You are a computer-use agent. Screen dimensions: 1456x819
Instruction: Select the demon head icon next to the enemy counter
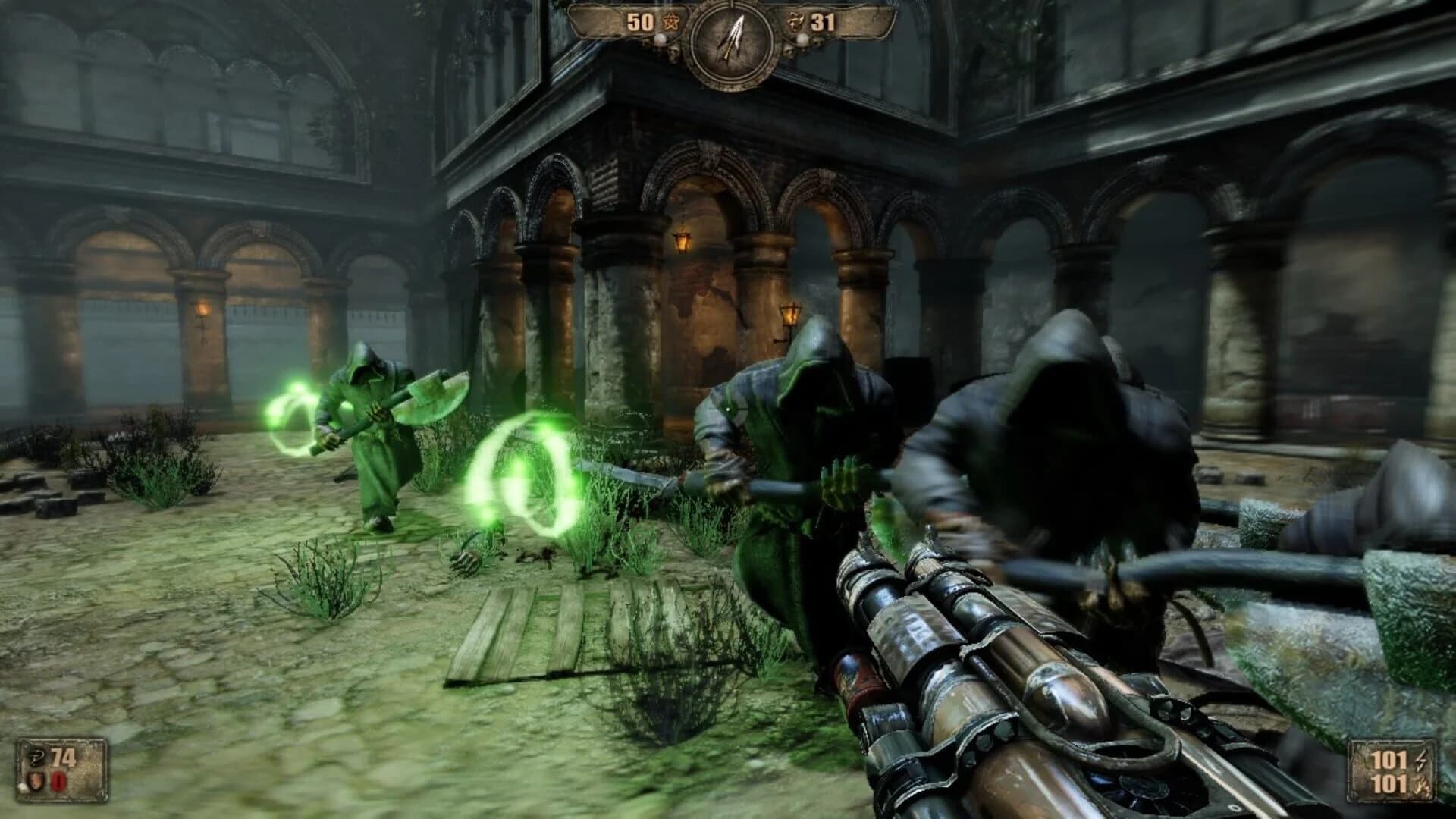point(795,20)
